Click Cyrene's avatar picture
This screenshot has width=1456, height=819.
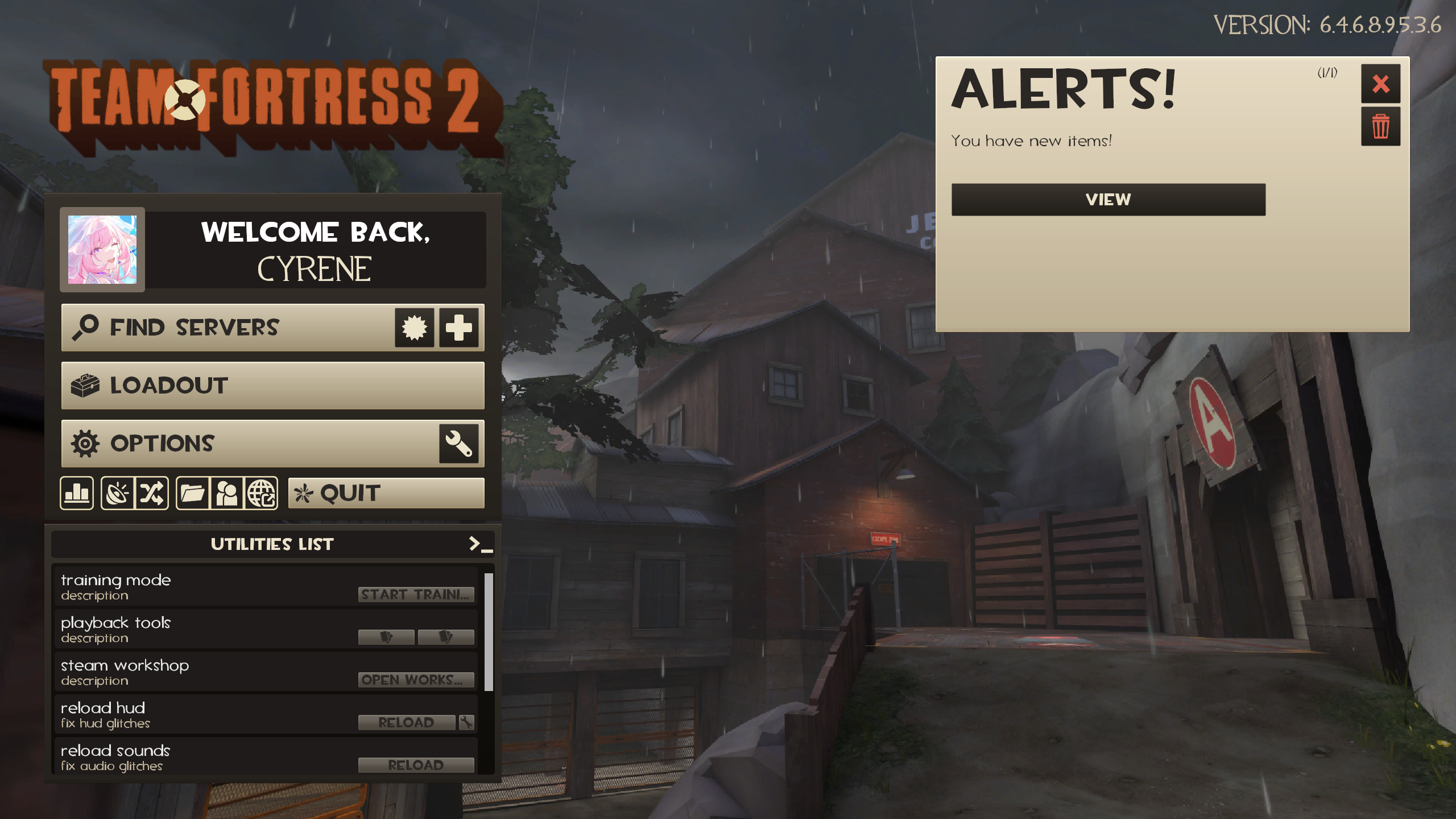click(x=102, y=249)
